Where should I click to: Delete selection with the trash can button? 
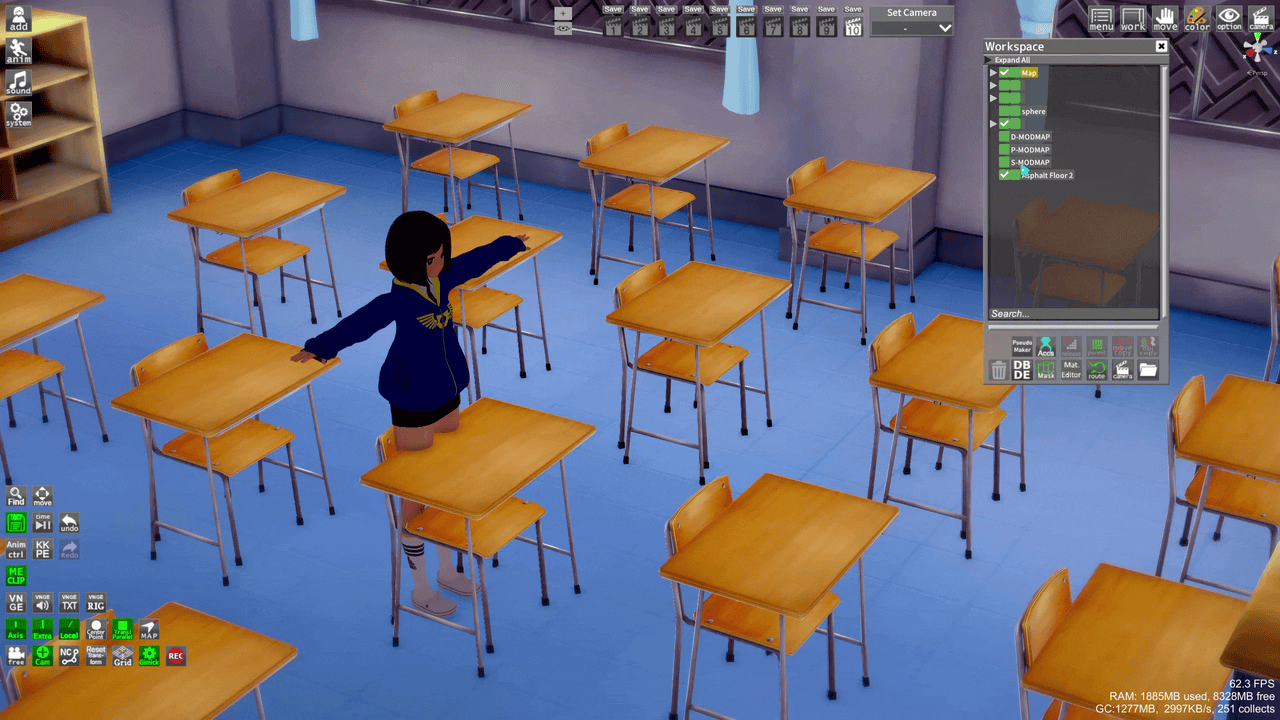[998, 371]
